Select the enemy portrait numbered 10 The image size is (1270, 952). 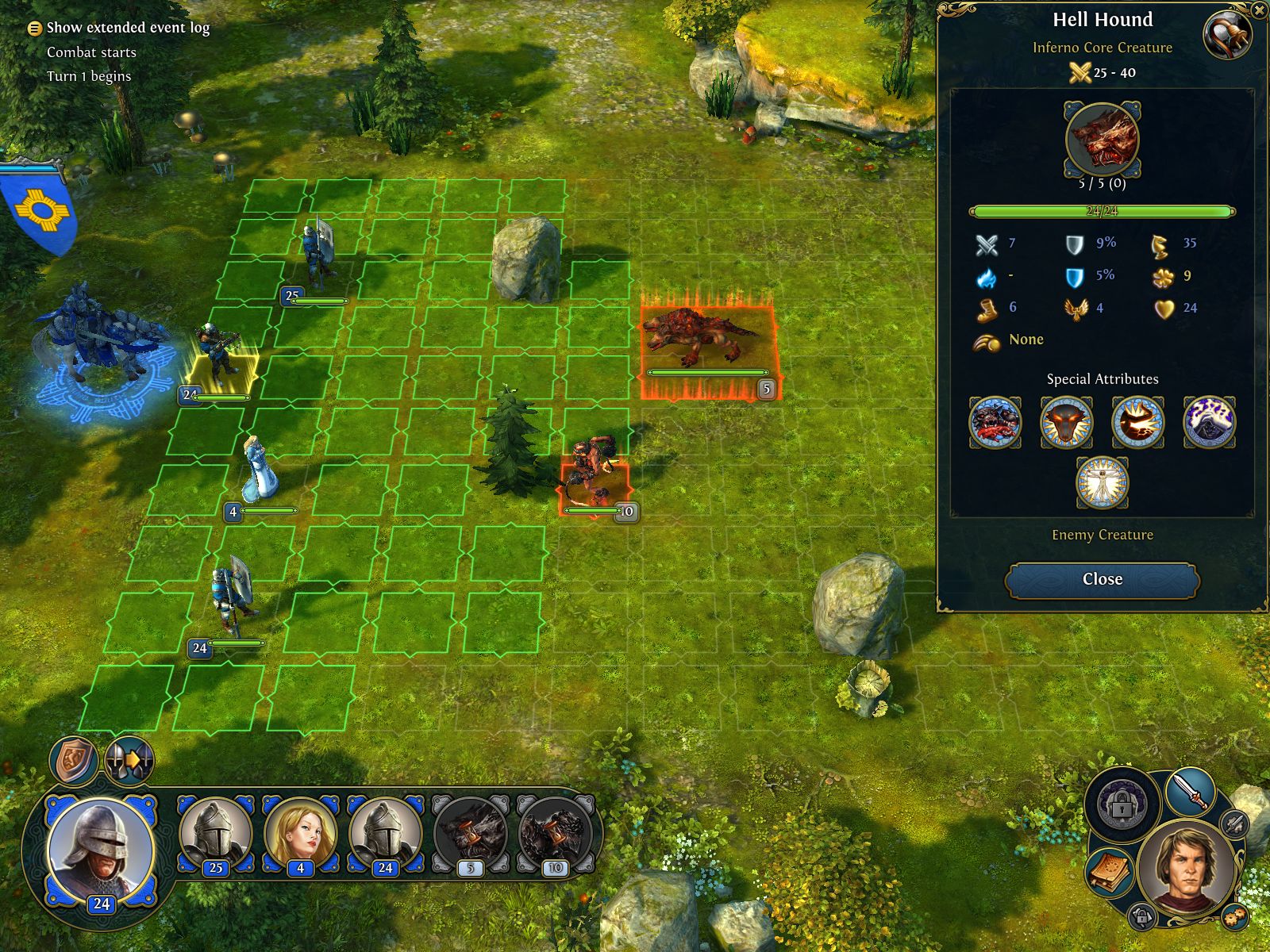[x=555, y=835]
